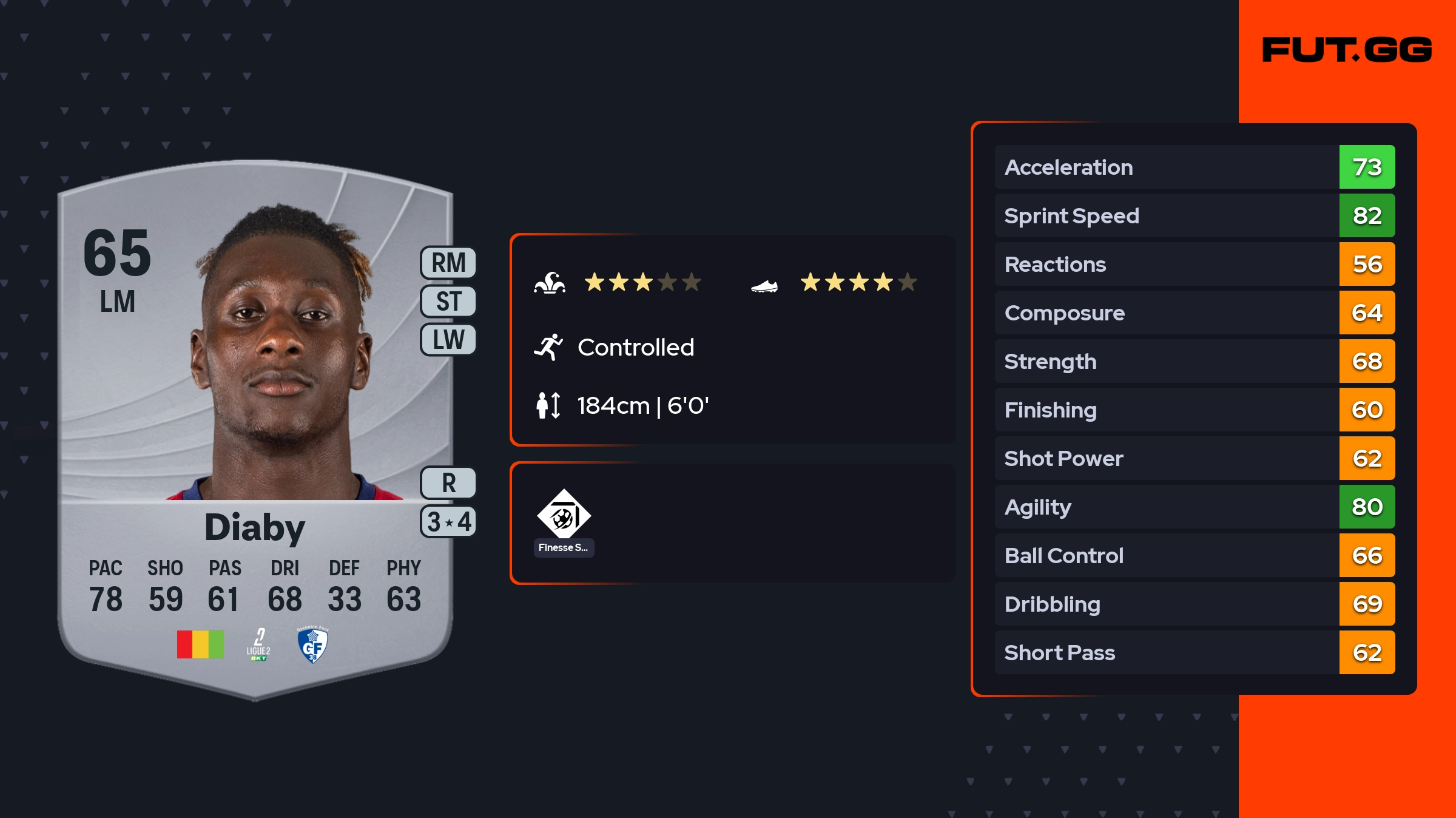Click the skill moves jester icon

pos(550,283)
